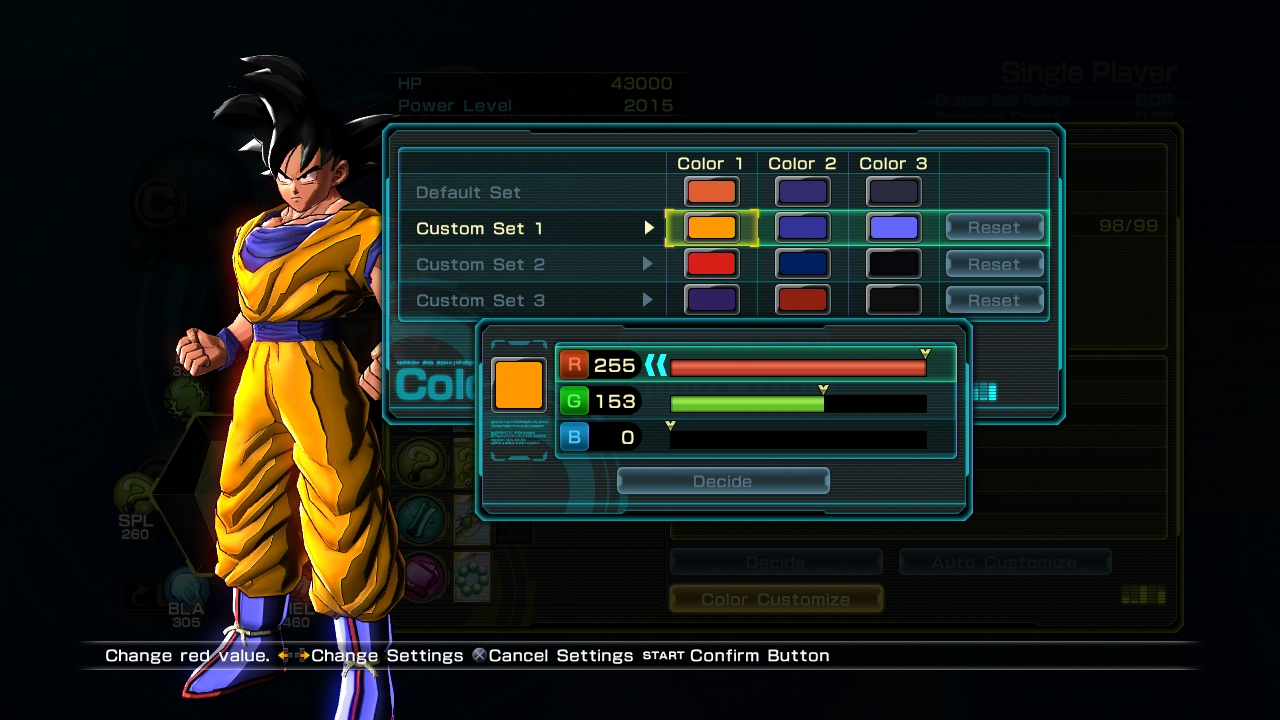Reset Custom Set 2 colors
Screen dimensions: 1280x720
(x=994, y=264)
